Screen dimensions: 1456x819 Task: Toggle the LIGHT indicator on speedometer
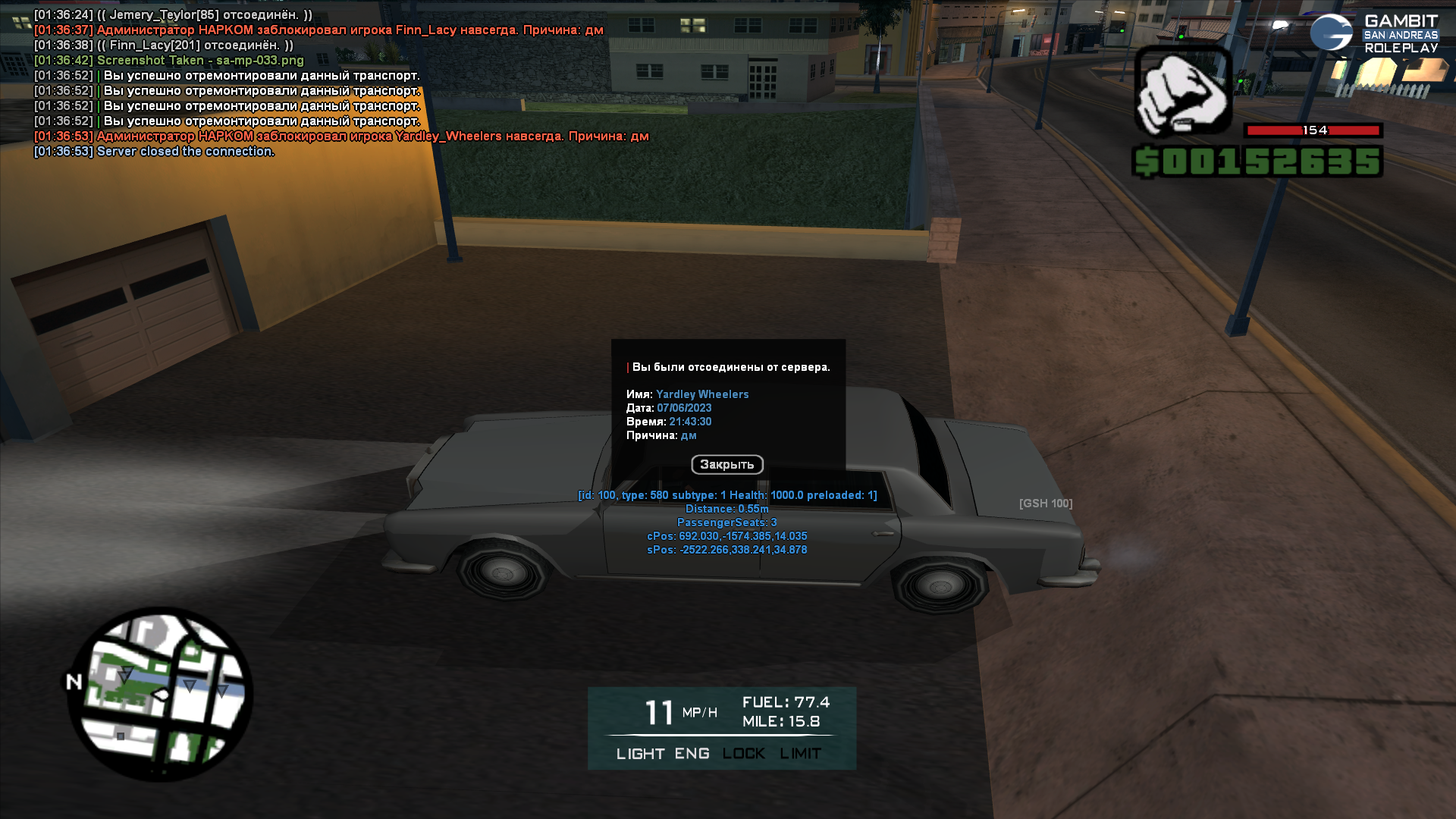[640, 754]
